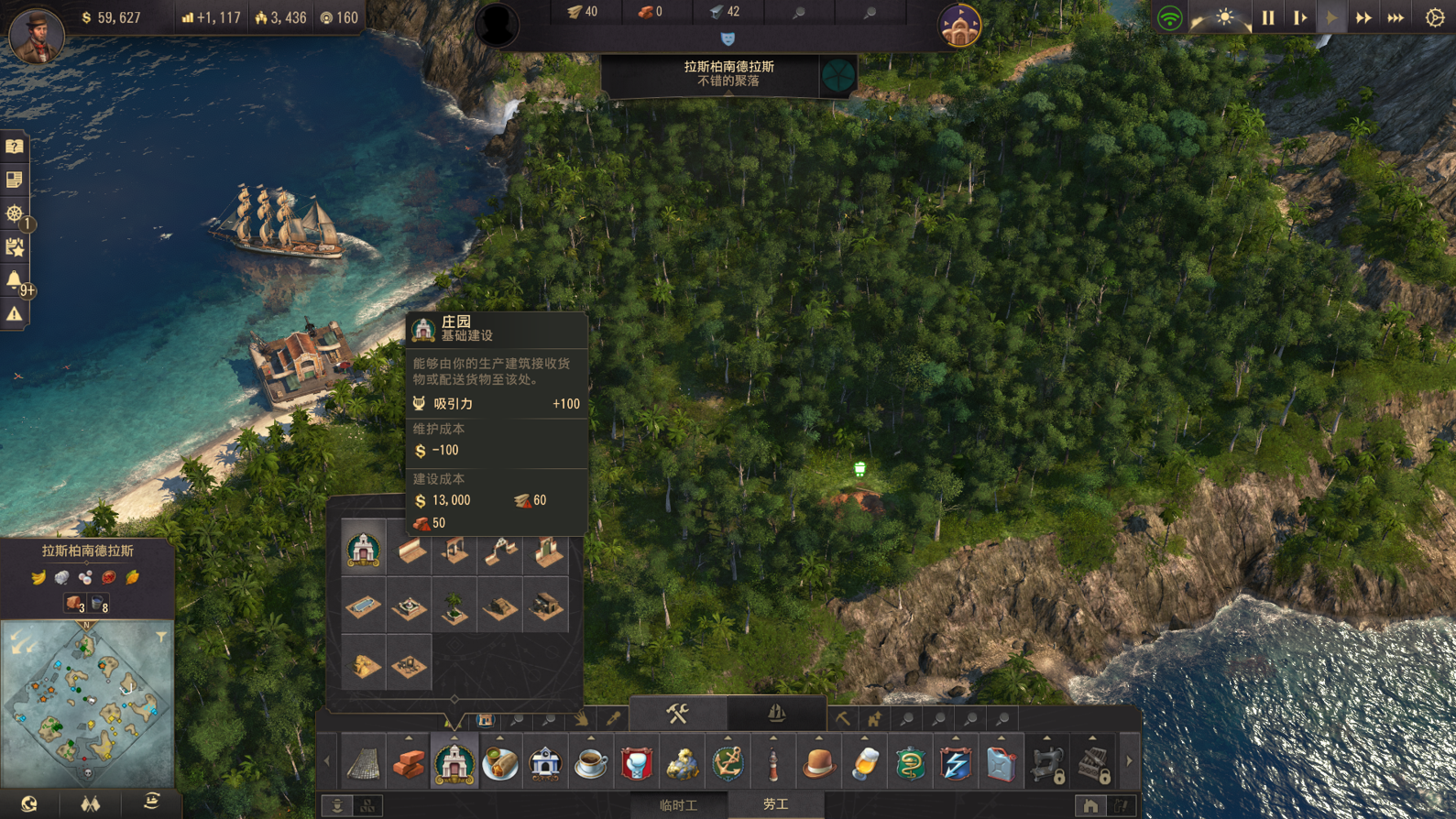Select the bowler hat production category
The image size is (1456, 819).
pos(818,763)
